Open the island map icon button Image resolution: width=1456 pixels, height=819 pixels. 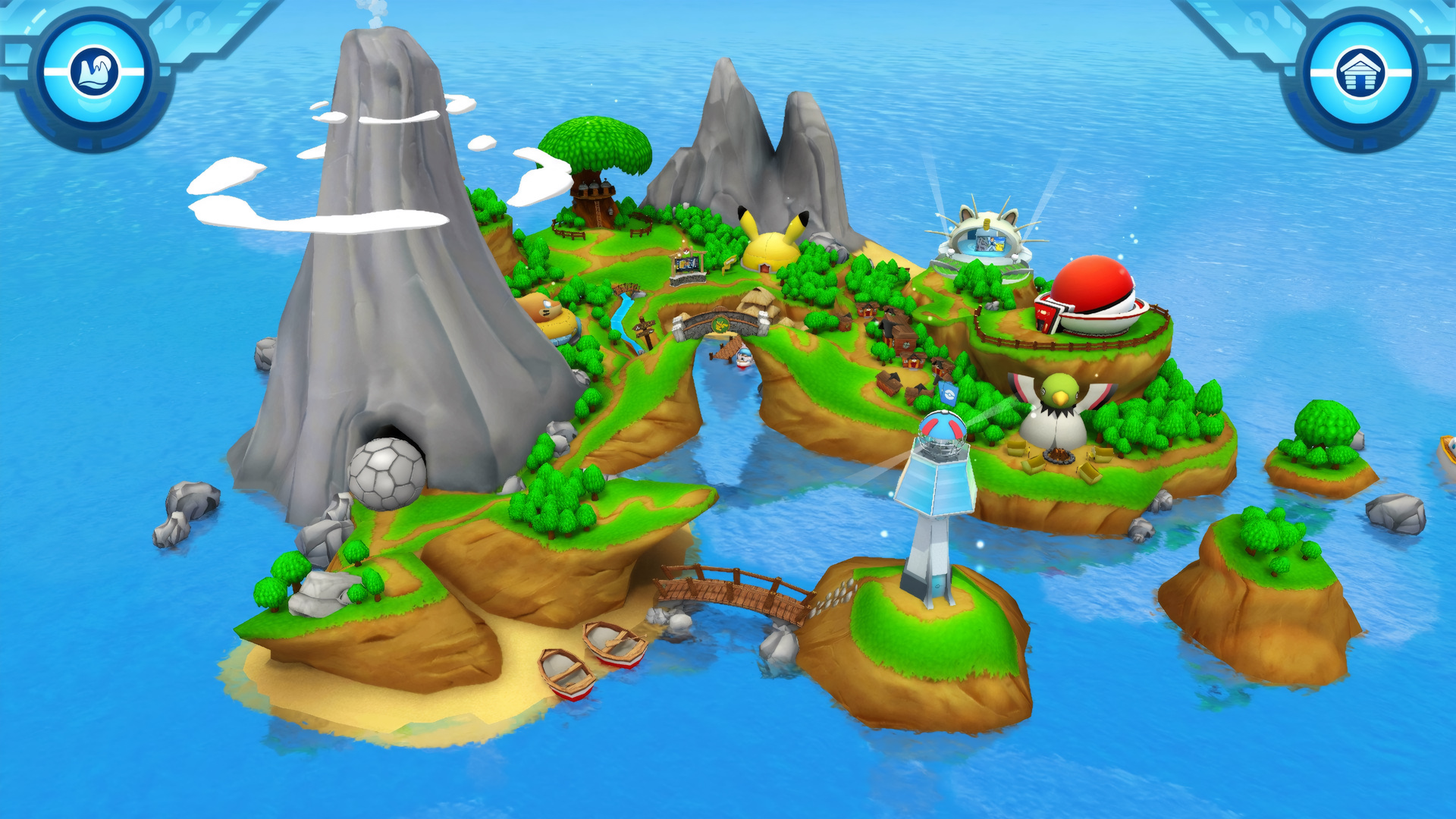[x=95, y=73]
